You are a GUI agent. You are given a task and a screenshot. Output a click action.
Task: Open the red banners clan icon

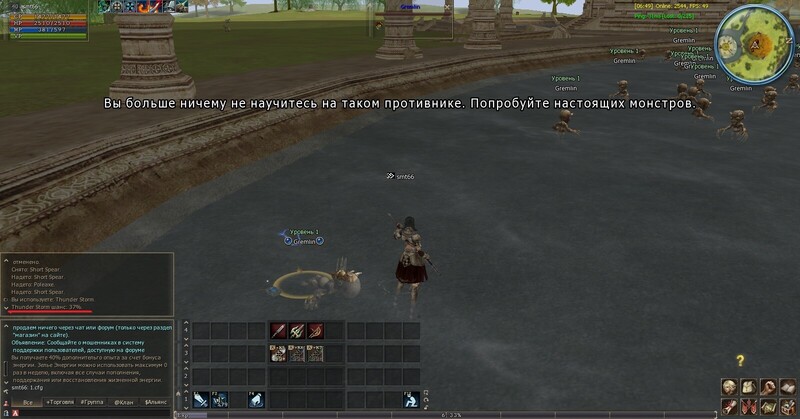coord(748,407)
